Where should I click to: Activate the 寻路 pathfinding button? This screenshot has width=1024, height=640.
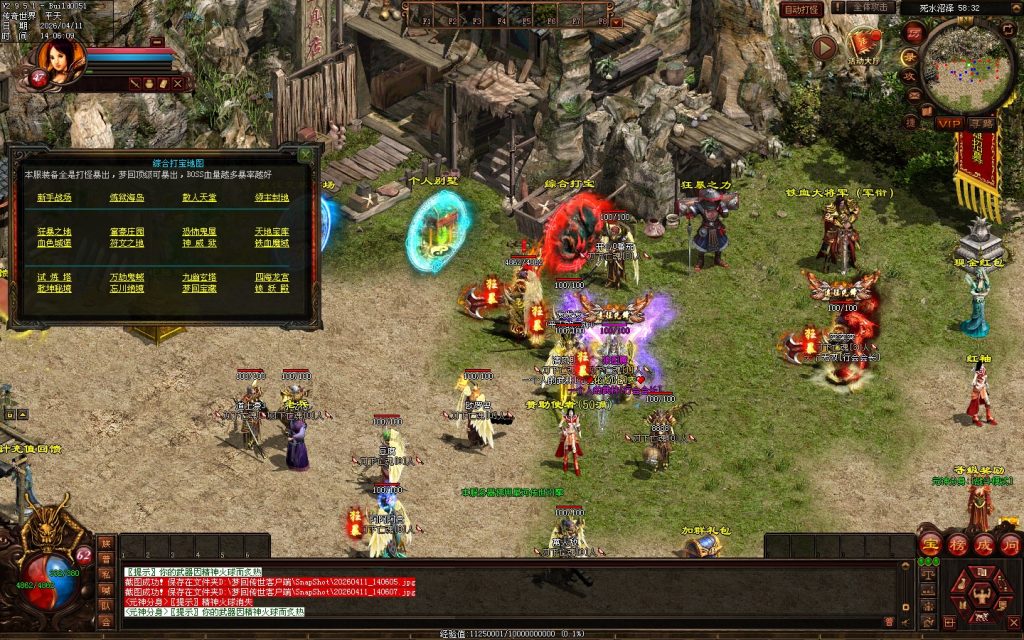980,123
